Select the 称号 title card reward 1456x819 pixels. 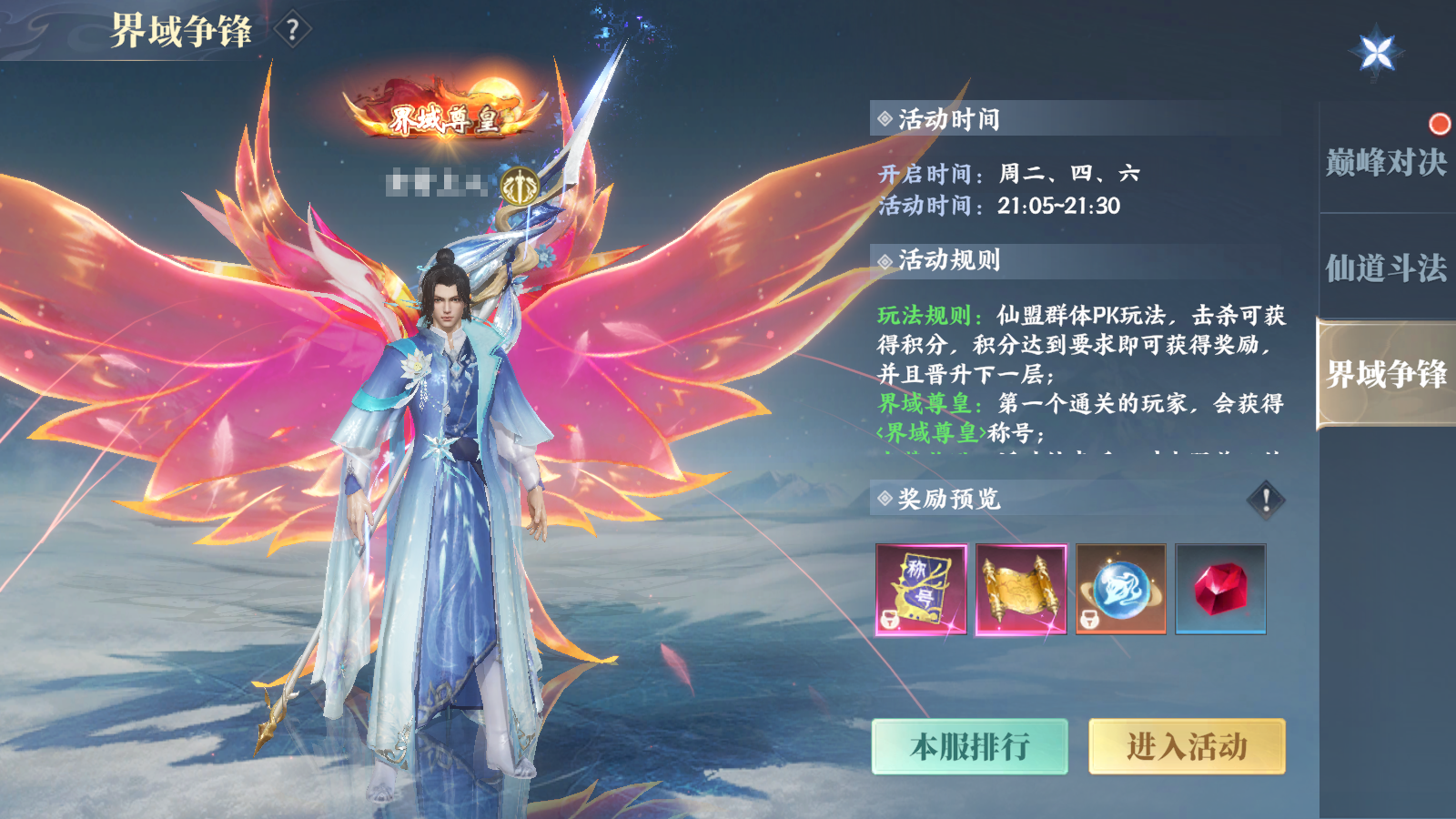(x=922, y=587)
